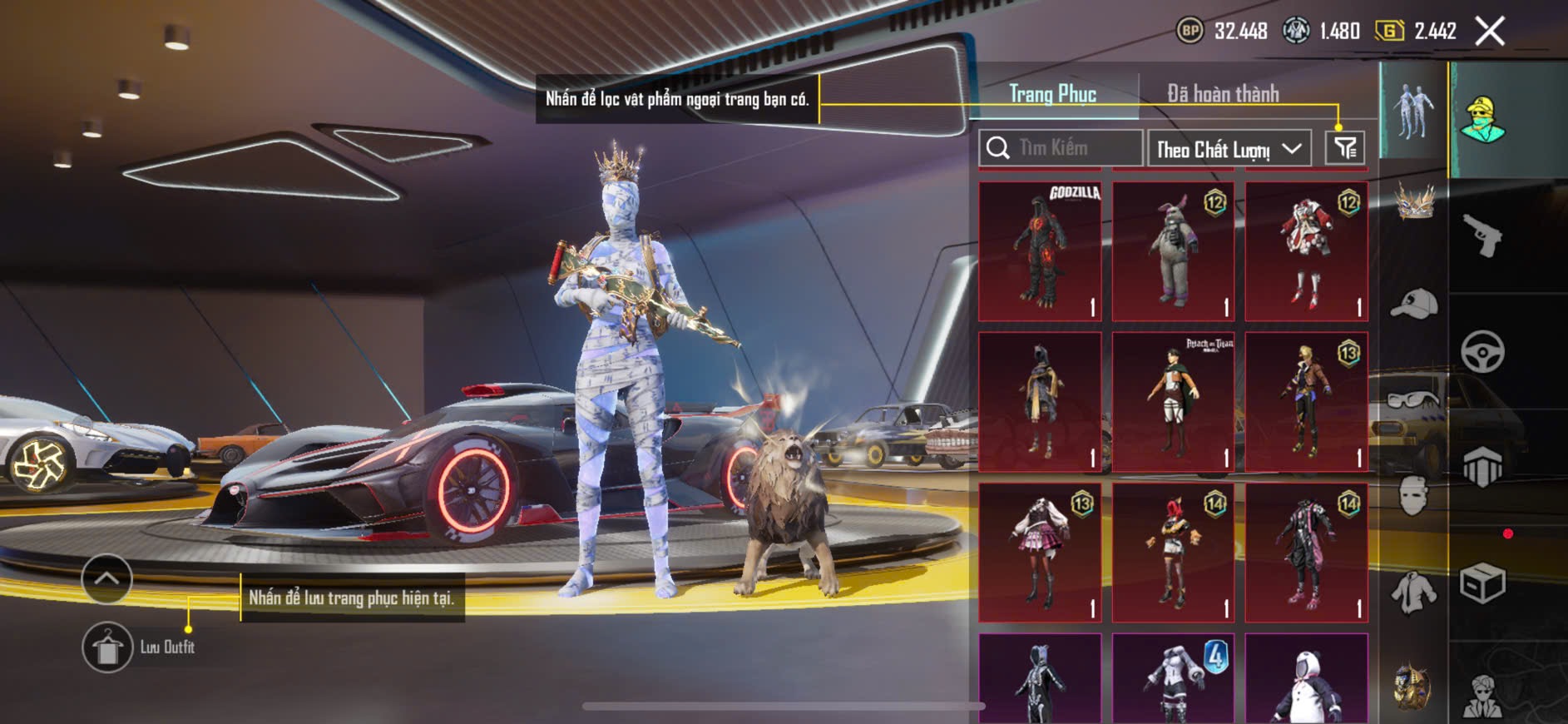Save the outfit with Lưu Outfit button
This screenshot has width=1568, height=724.
coord(107,647)
